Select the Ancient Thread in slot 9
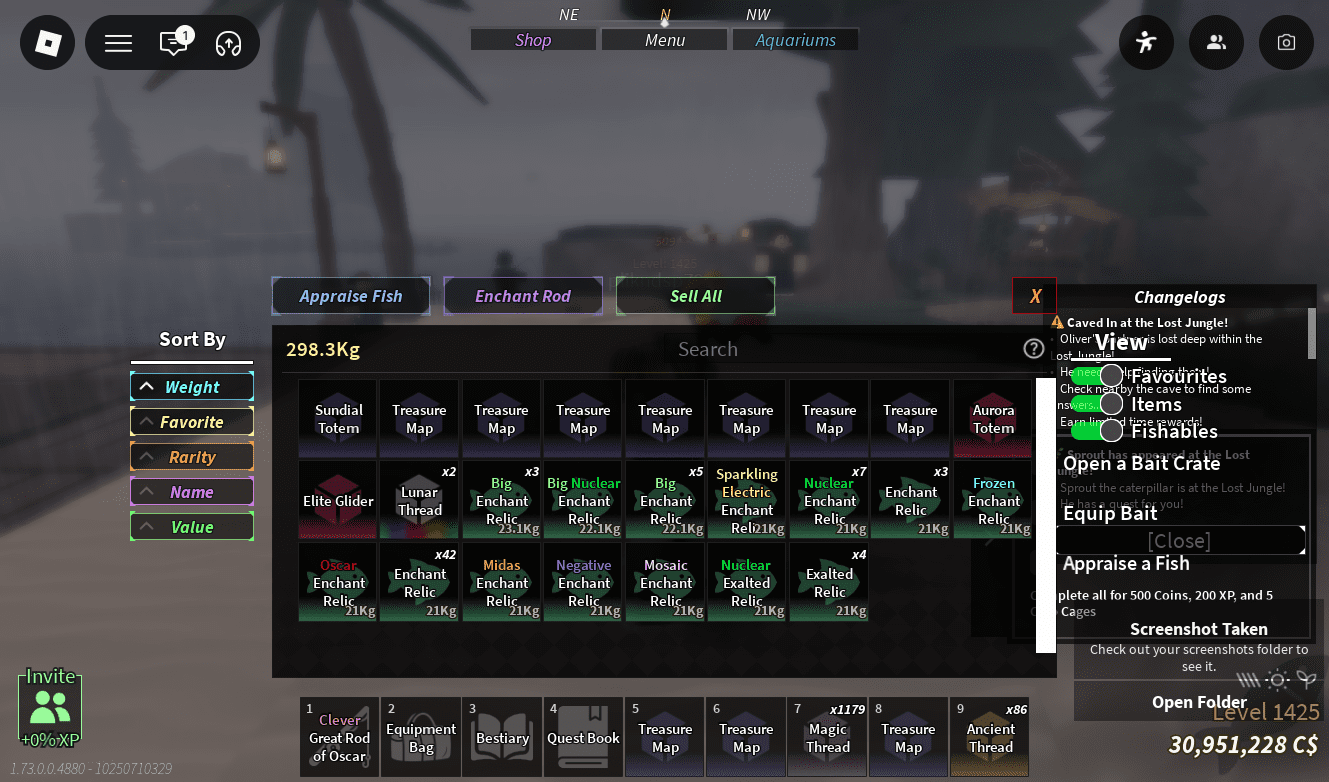1329x782 pixels. [x=989, y=737]
